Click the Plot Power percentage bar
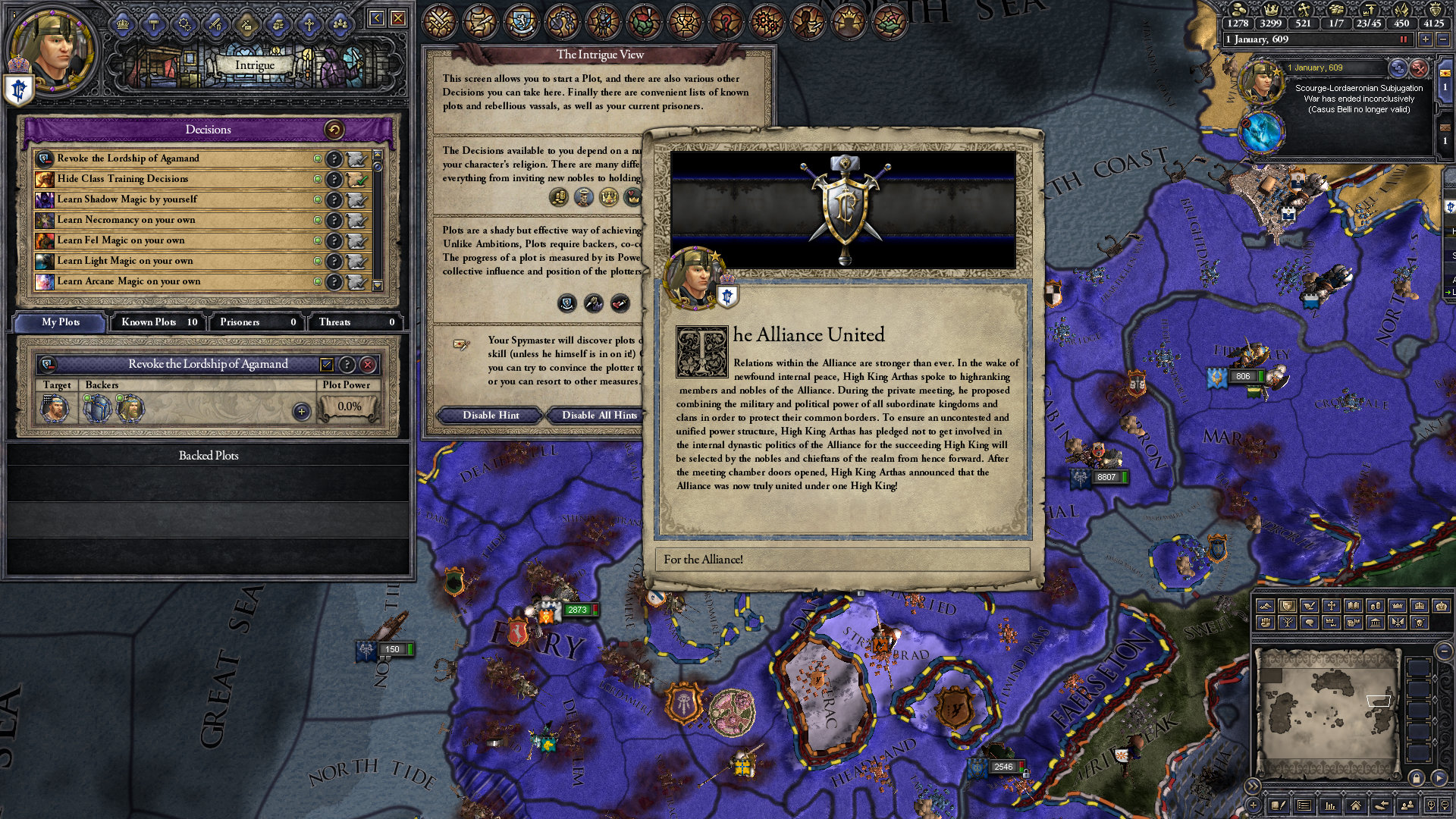 tap(350, 406)
